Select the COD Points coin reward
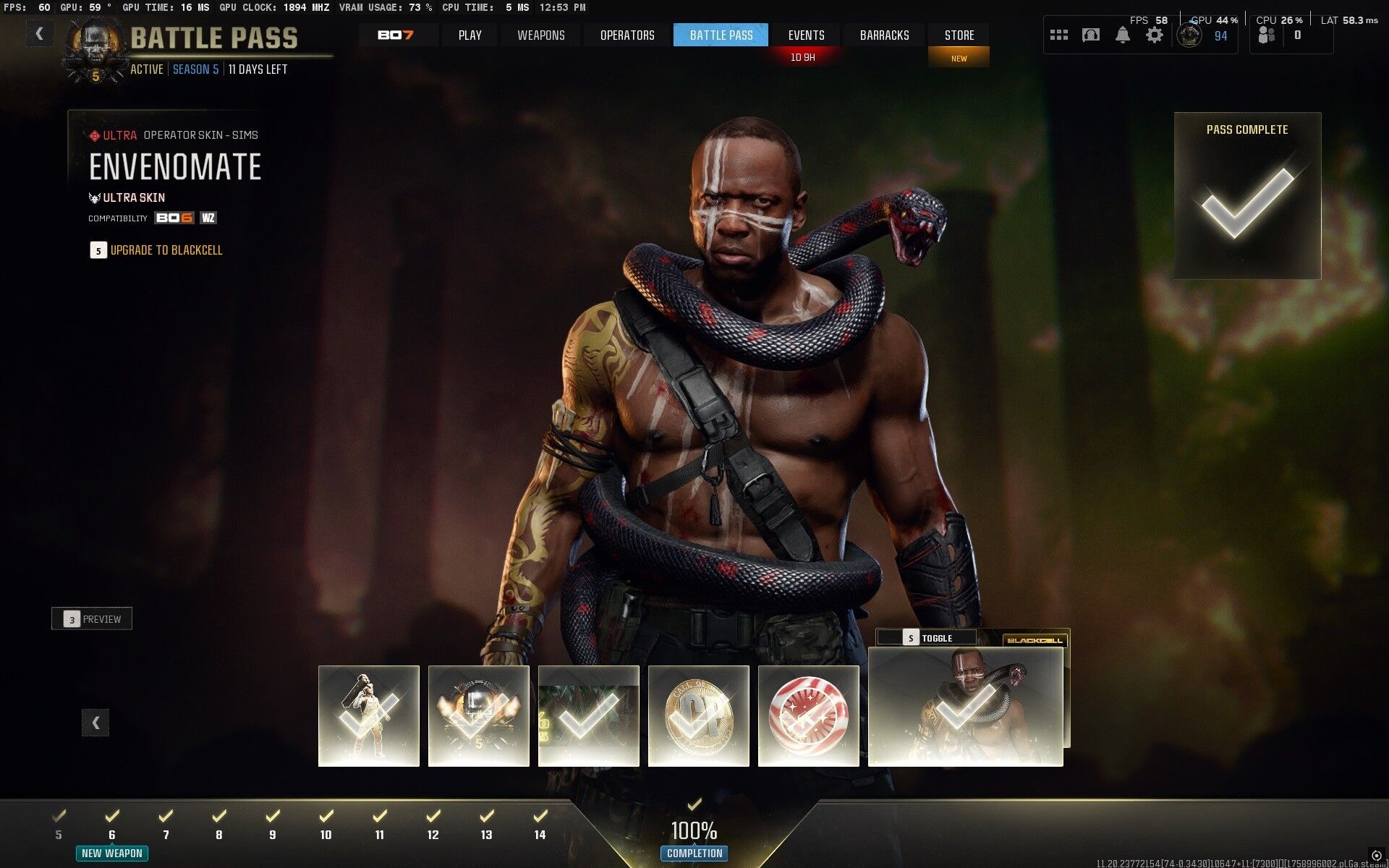This screenshot has width=1389, height=868. click(698, 715)
